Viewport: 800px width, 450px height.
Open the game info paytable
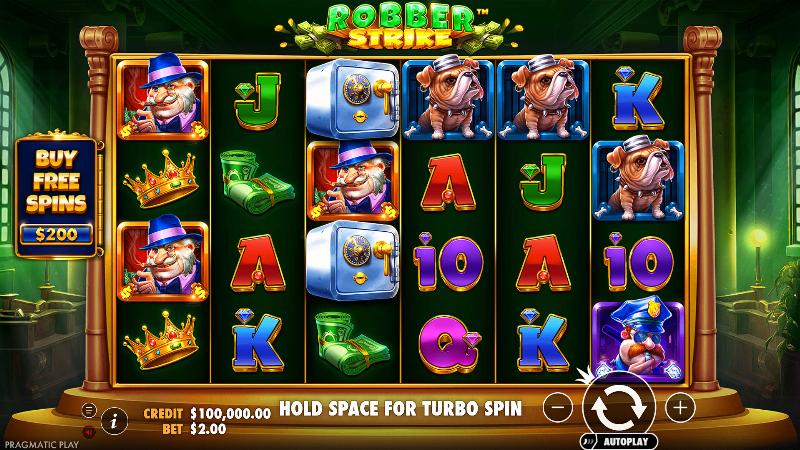(x=114, y=421)
